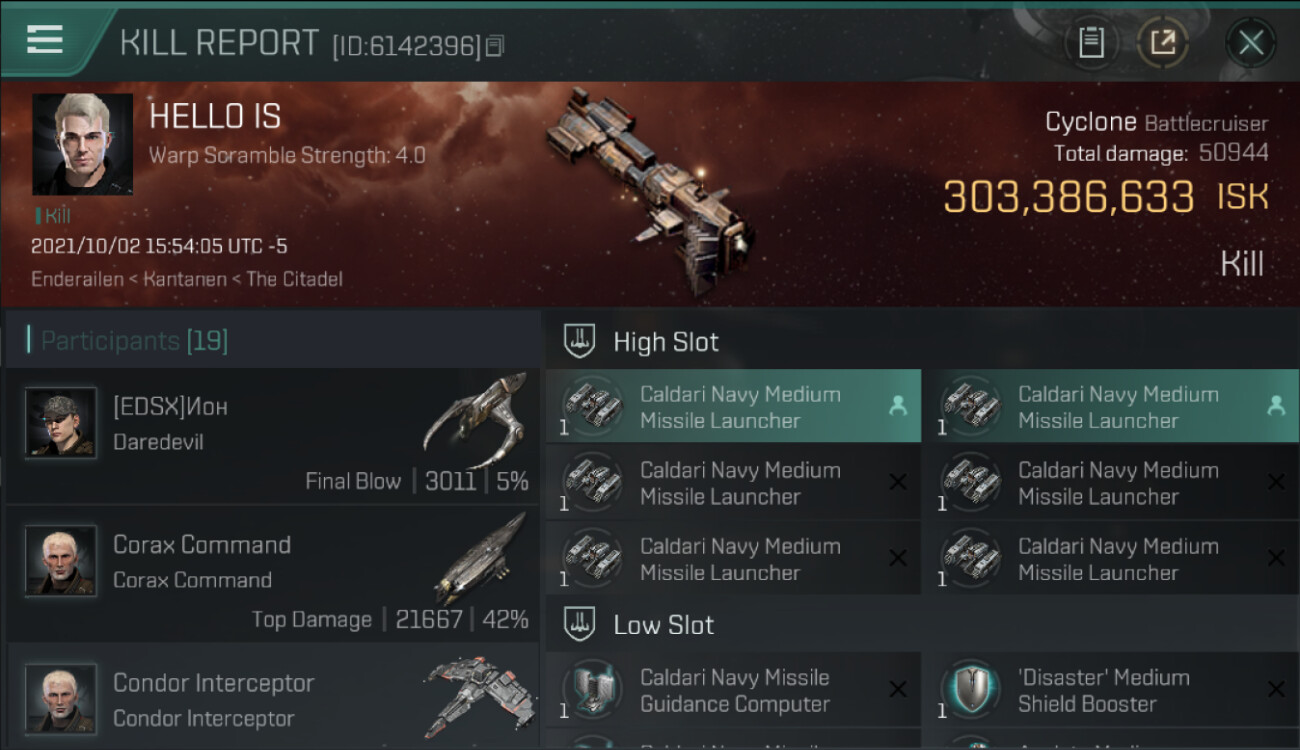Select Caldari Navy Missile Guidance Computer

tap(732, 690)
